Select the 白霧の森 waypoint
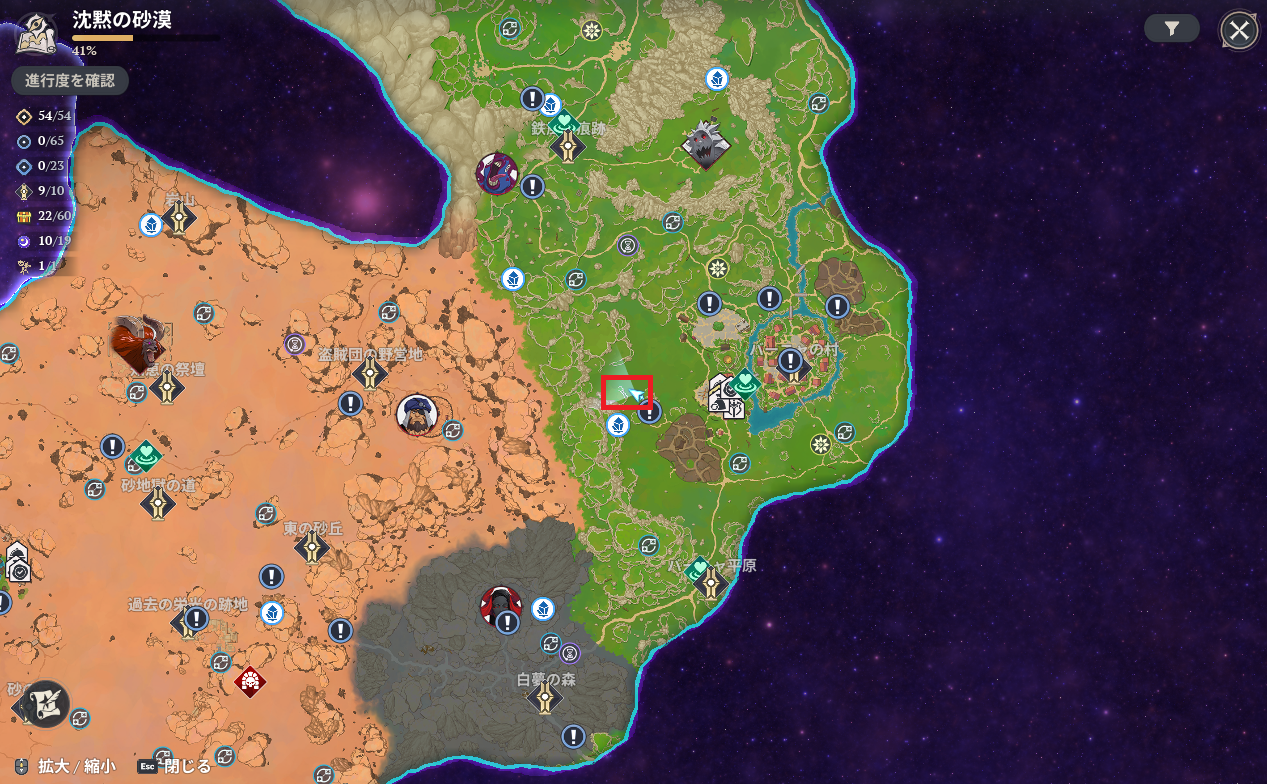Viewport: 1267px width, 784px height. point(544,697)
